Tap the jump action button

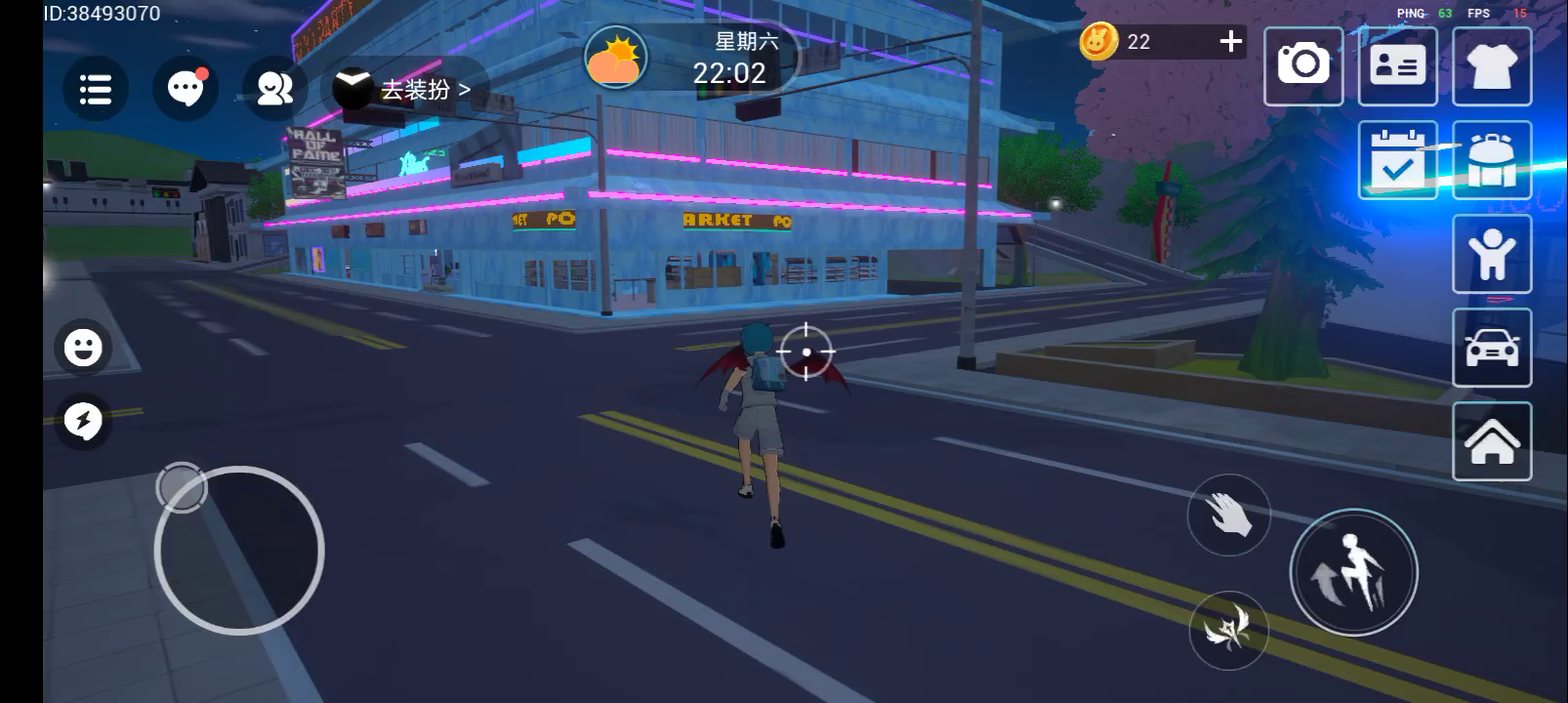[1353, 572]
